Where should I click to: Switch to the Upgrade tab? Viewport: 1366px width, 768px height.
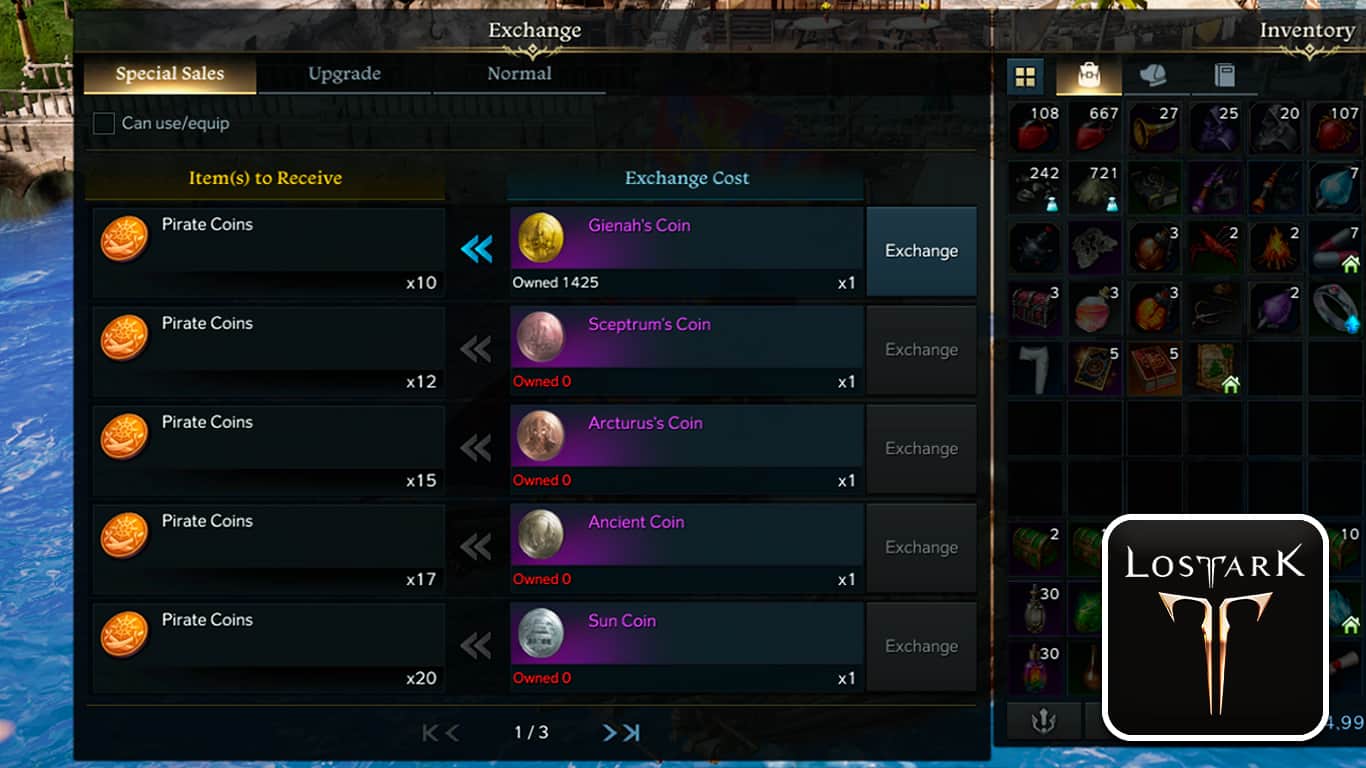344,74
